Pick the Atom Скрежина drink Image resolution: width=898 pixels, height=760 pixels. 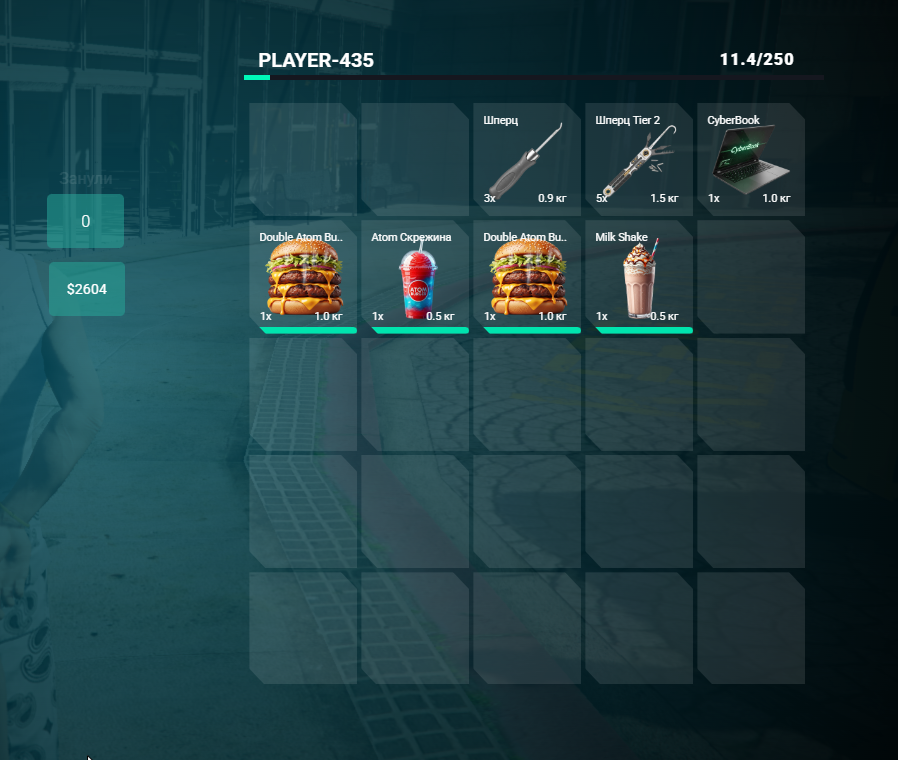415,277
